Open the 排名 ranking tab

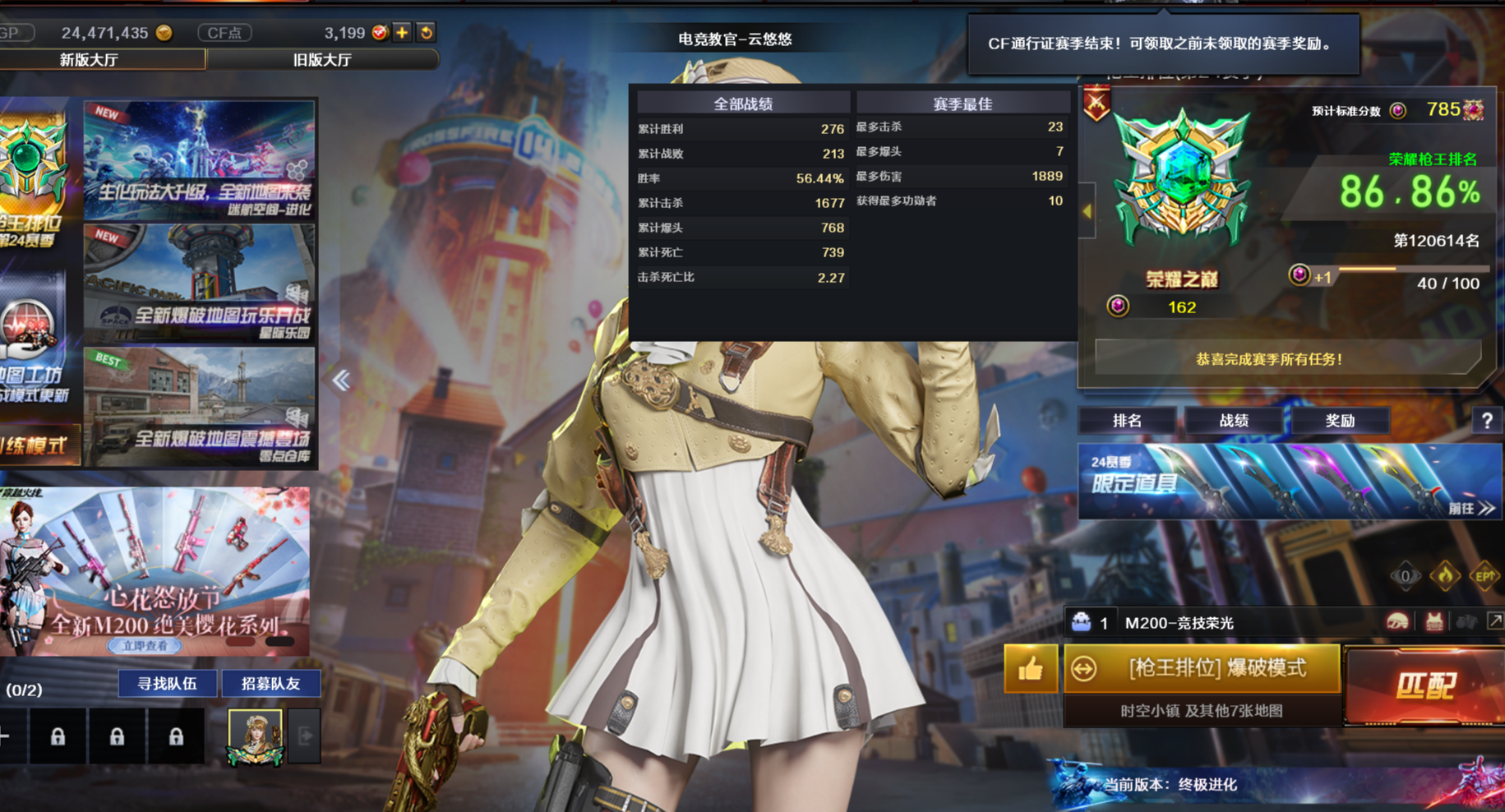click(x=1127, y=421)
